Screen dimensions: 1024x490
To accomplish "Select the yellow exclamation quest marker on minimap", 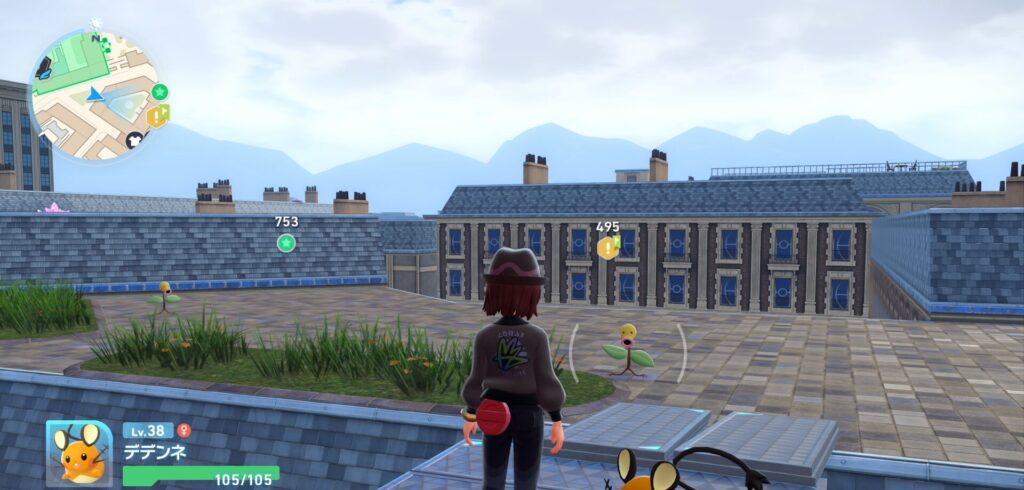I will [156, 116].
